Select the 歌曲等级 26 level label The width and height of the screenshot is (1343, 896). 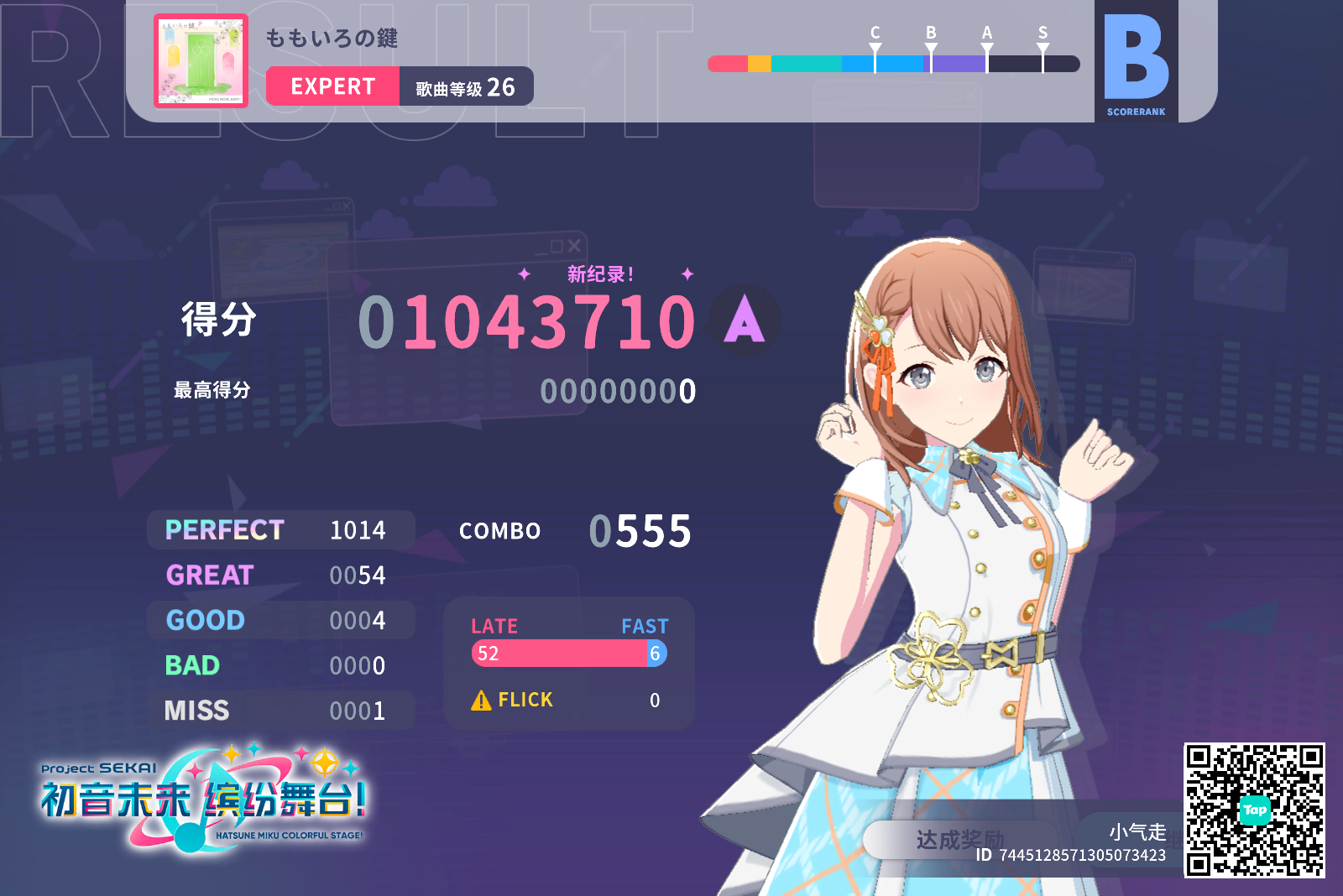(466, 86)
